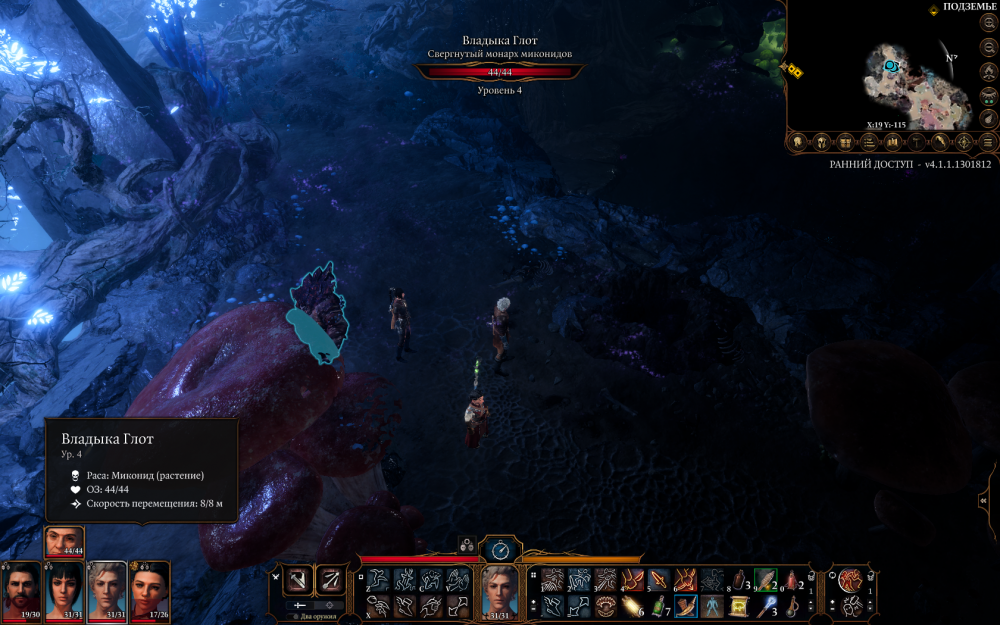Select the bald summon portrait with 44/44
The width and height of the screenshot is (1000, 625).
click(x=64, y=541)
